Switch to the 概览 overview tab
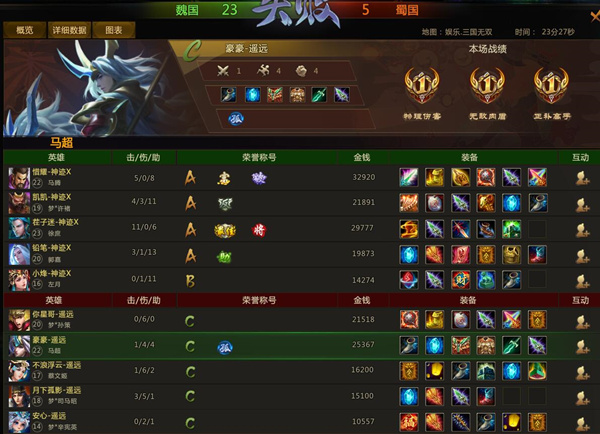 pos(25,31)
